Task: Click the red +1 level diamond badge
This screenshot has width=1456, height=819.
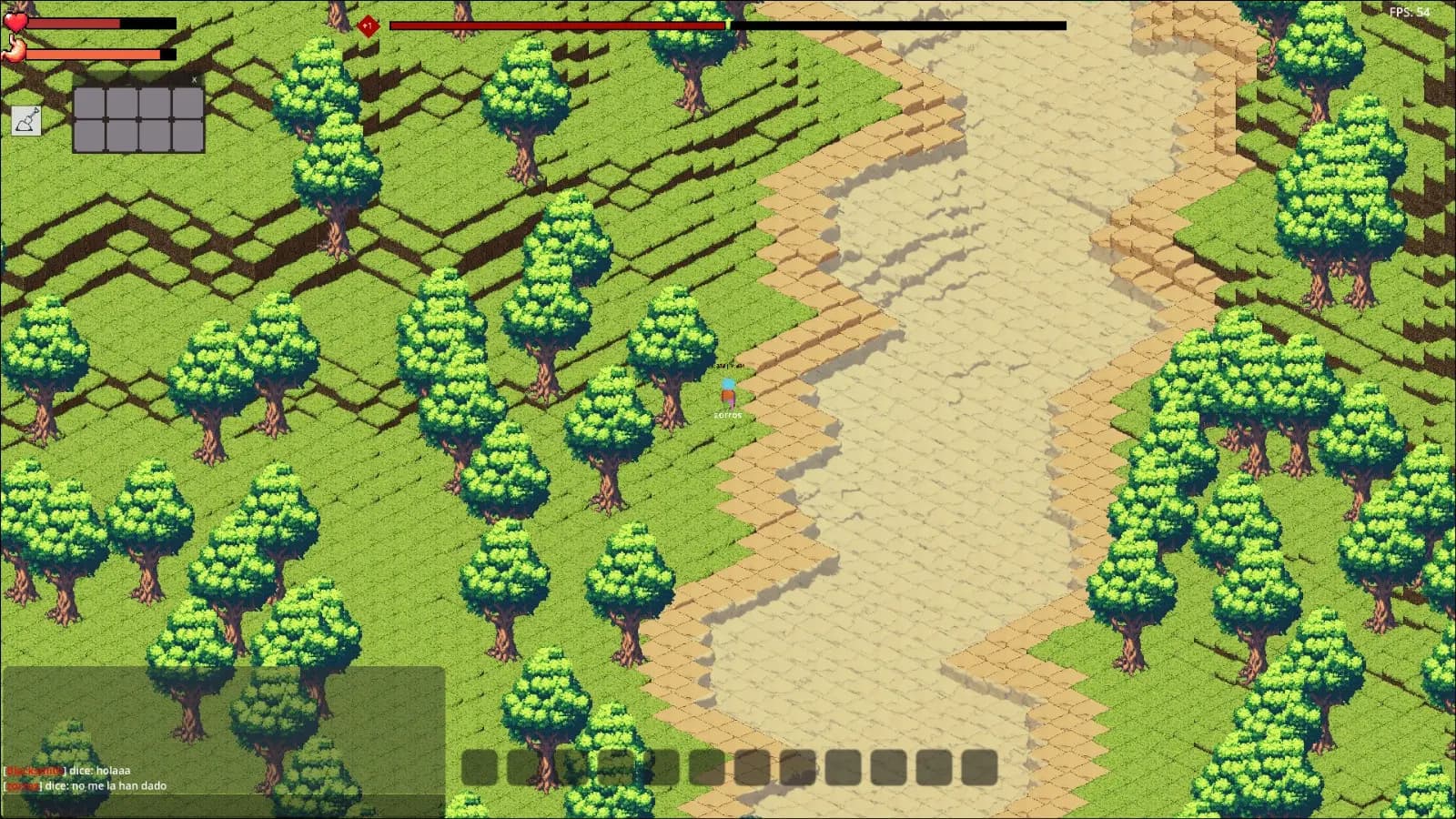Action: tap(370, 25)
